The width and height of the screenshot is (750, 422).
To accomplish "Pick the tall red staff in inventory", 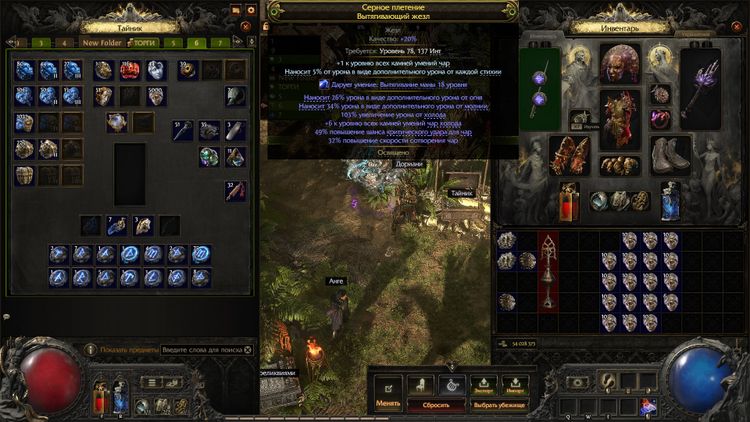I will point(550,269).
